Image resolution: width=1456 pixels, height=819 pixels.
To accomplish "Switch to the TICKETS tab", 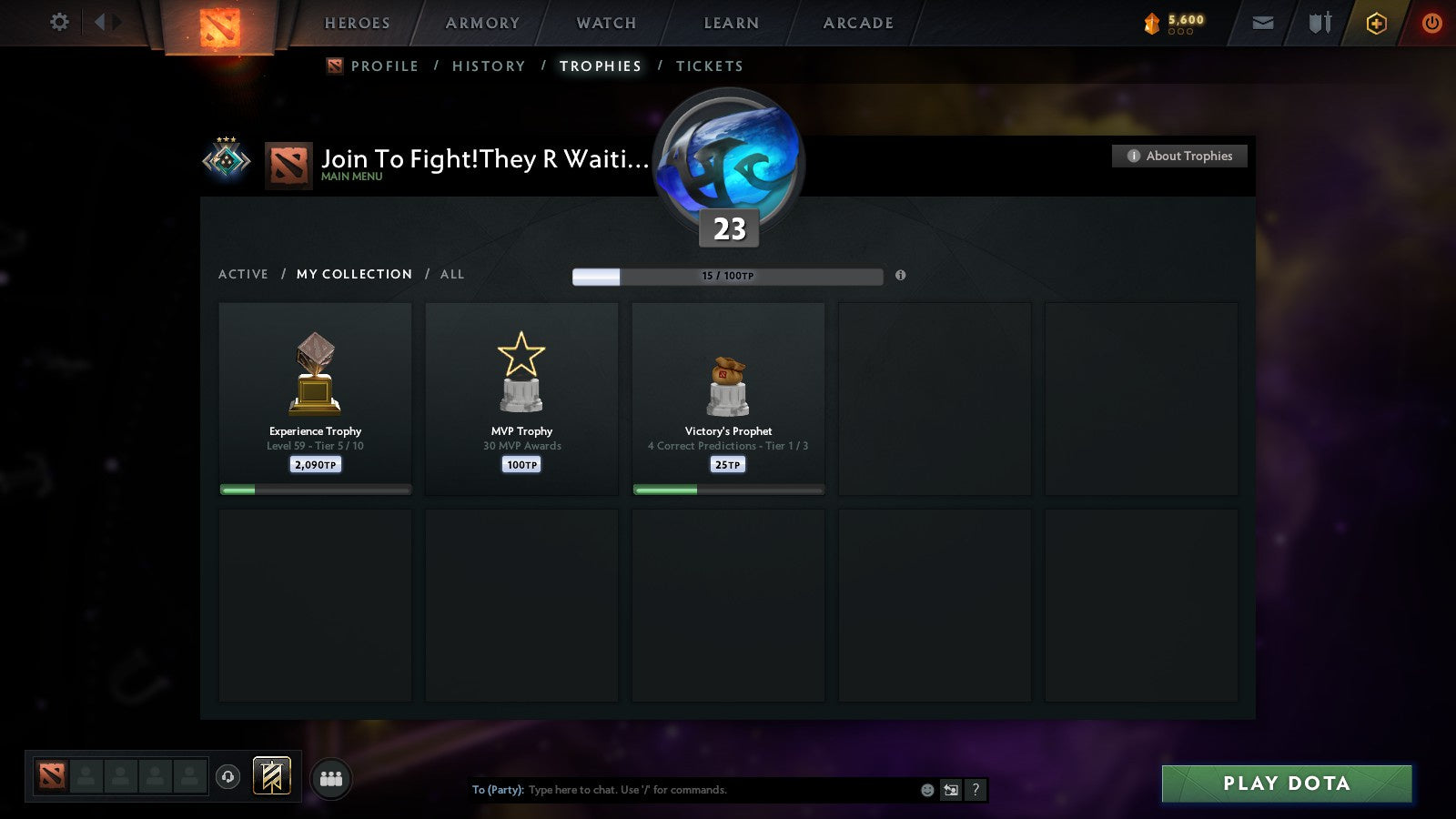I will click(x=709, y=66).
